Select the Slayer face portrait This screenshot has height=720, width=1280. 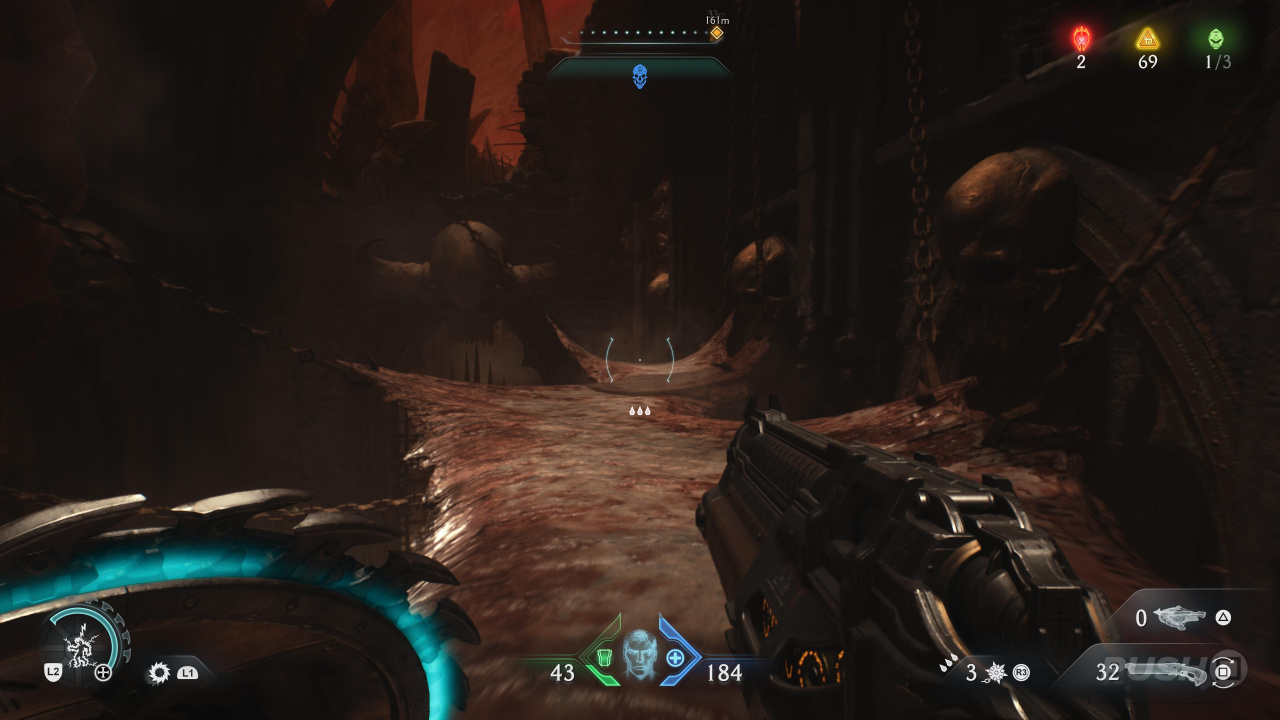tap(640, 653)
